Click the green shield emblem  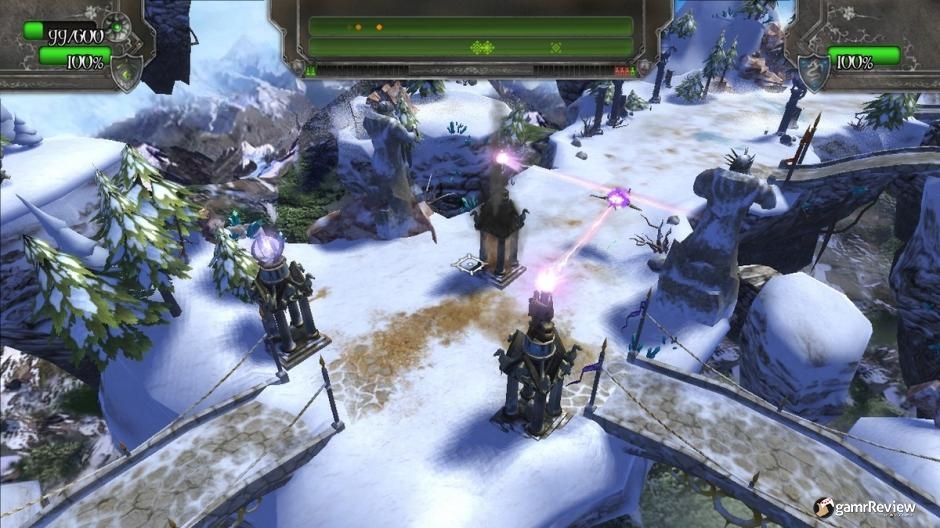pyautogui.click(x=126, y=74)
